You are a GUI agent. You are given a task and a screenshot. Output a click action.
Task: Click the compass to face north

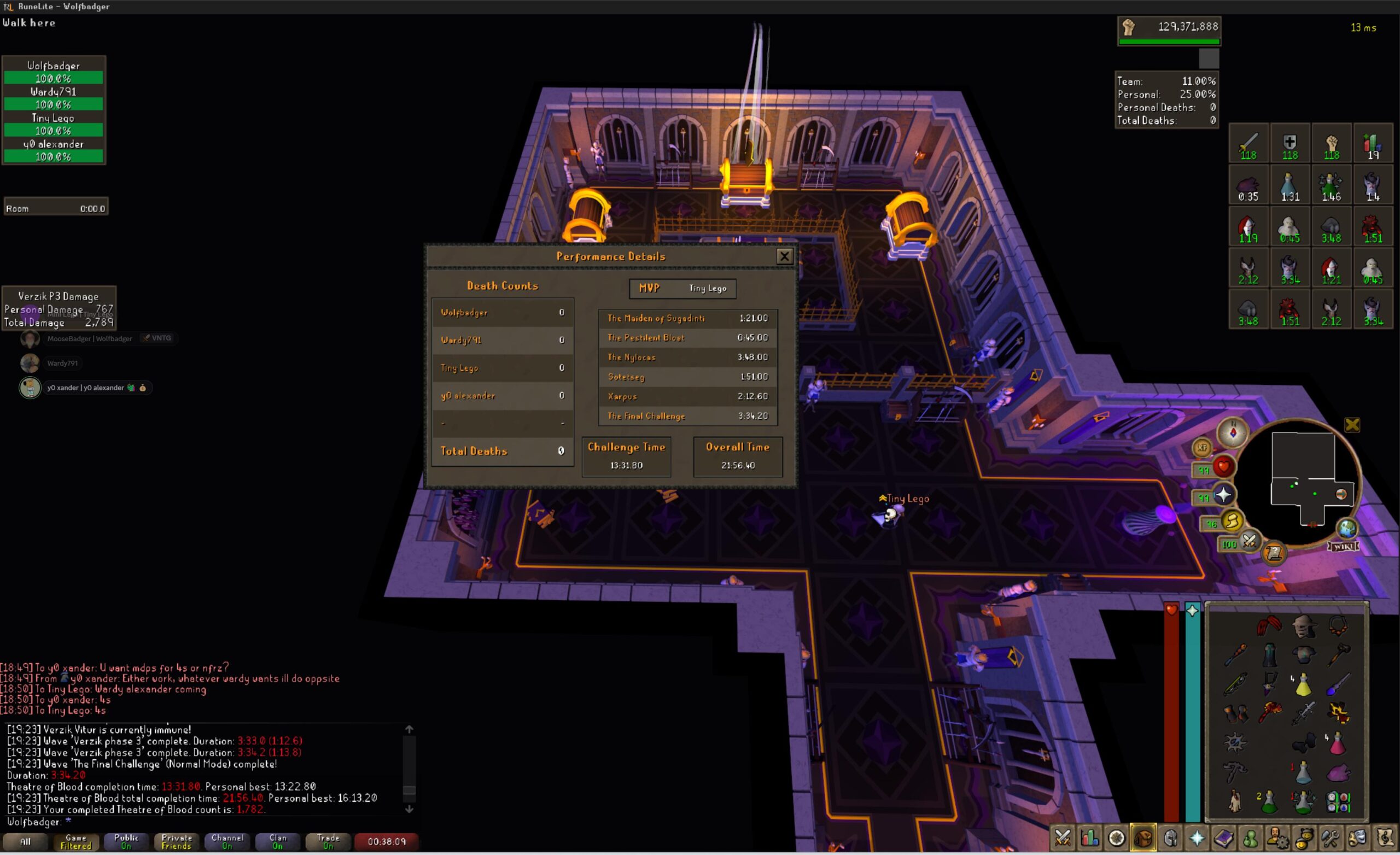pos(1233,432)
